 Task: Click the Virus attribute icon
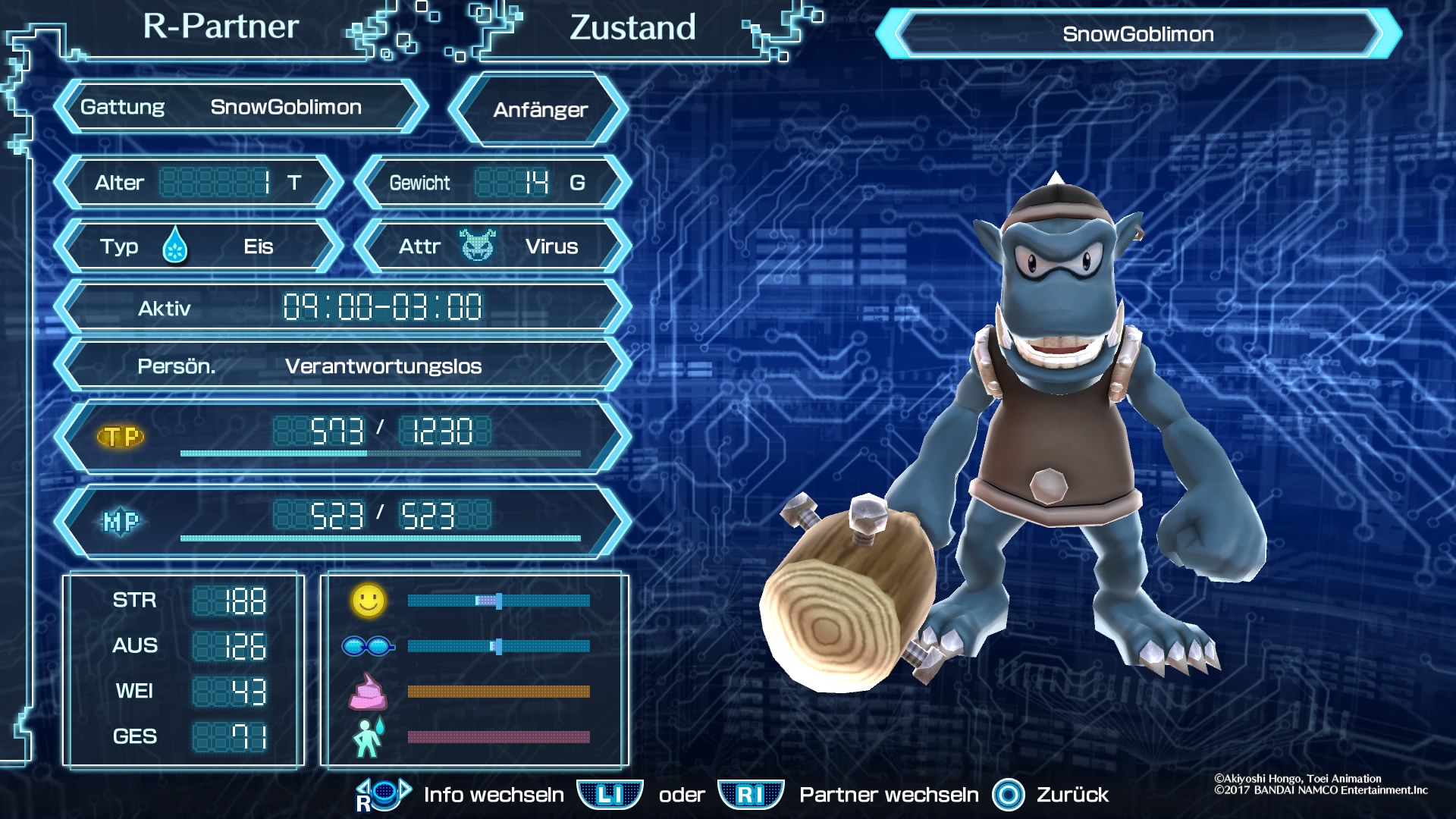pos(477,246)
